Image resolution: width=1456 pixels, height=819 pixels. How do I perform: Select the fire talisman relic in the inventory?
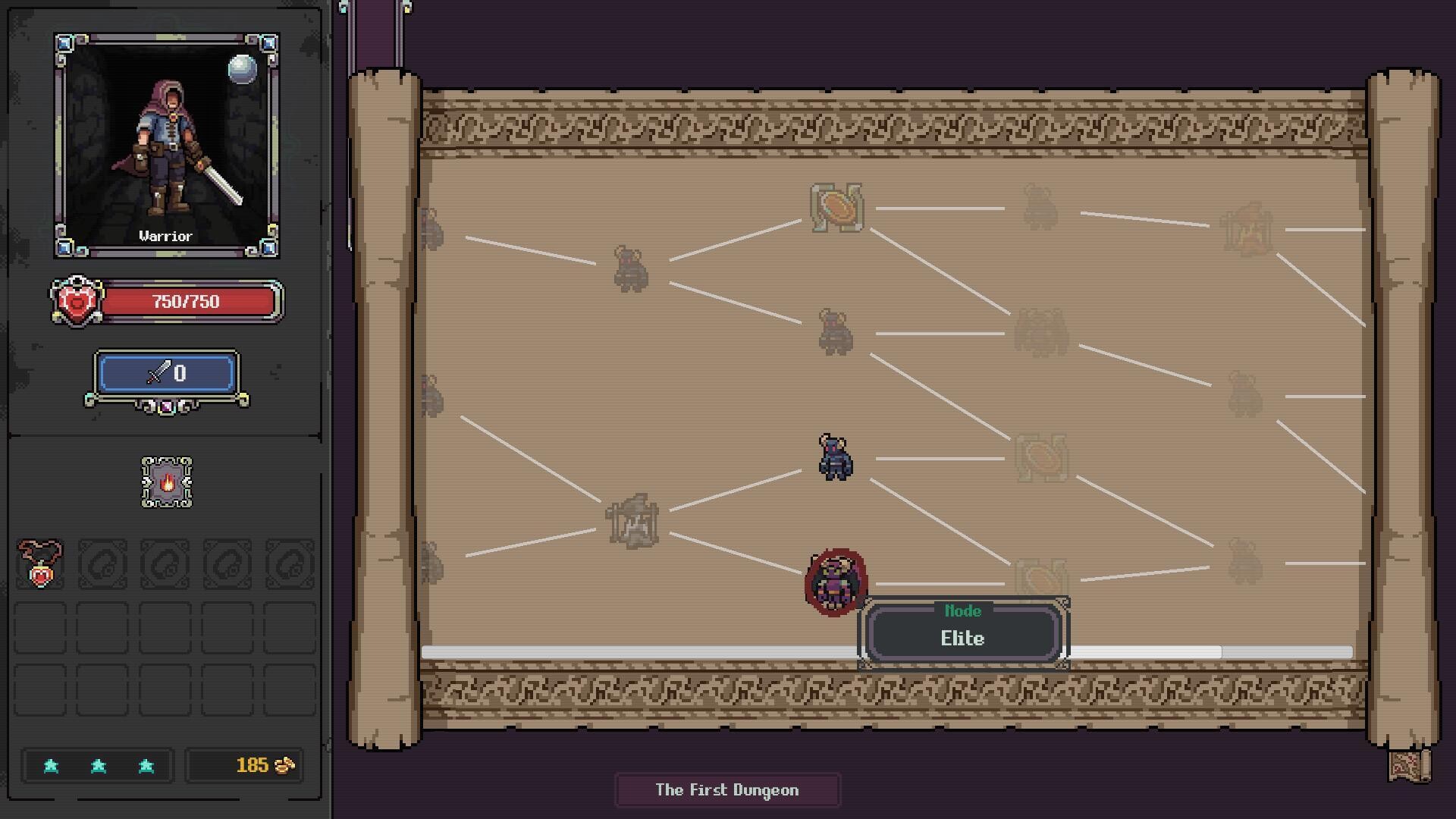(x=166, y=483)
